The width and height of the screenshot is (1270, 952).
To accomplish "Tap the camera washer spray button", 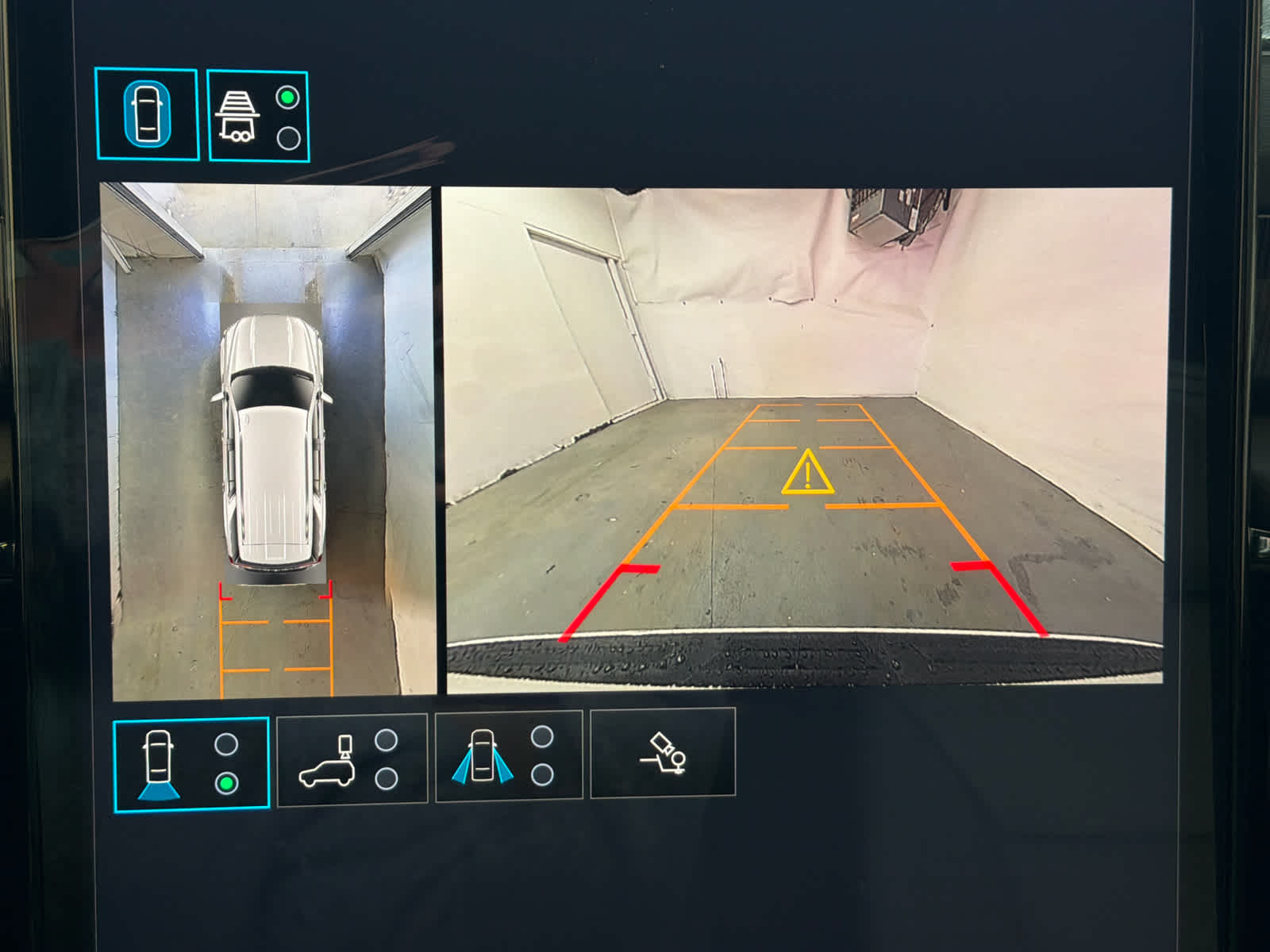I will (x=663, y=752).
